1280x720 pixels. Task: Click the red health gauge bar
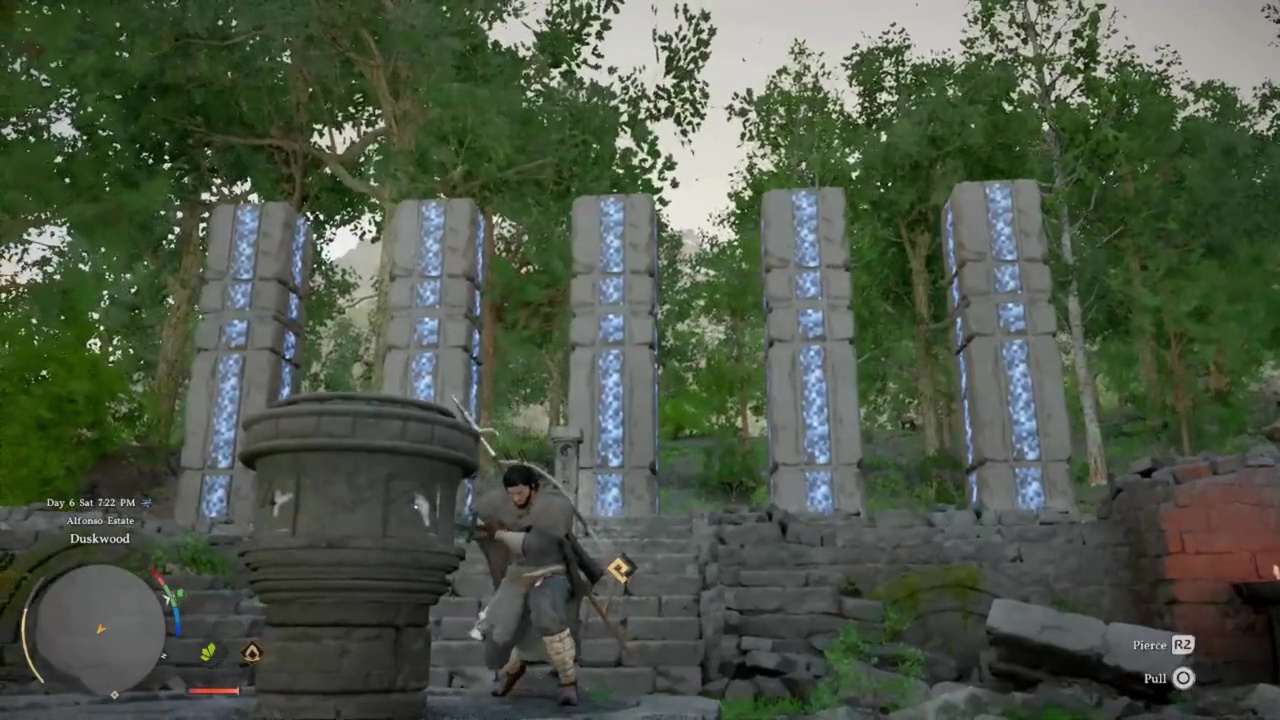click(213, 691)
